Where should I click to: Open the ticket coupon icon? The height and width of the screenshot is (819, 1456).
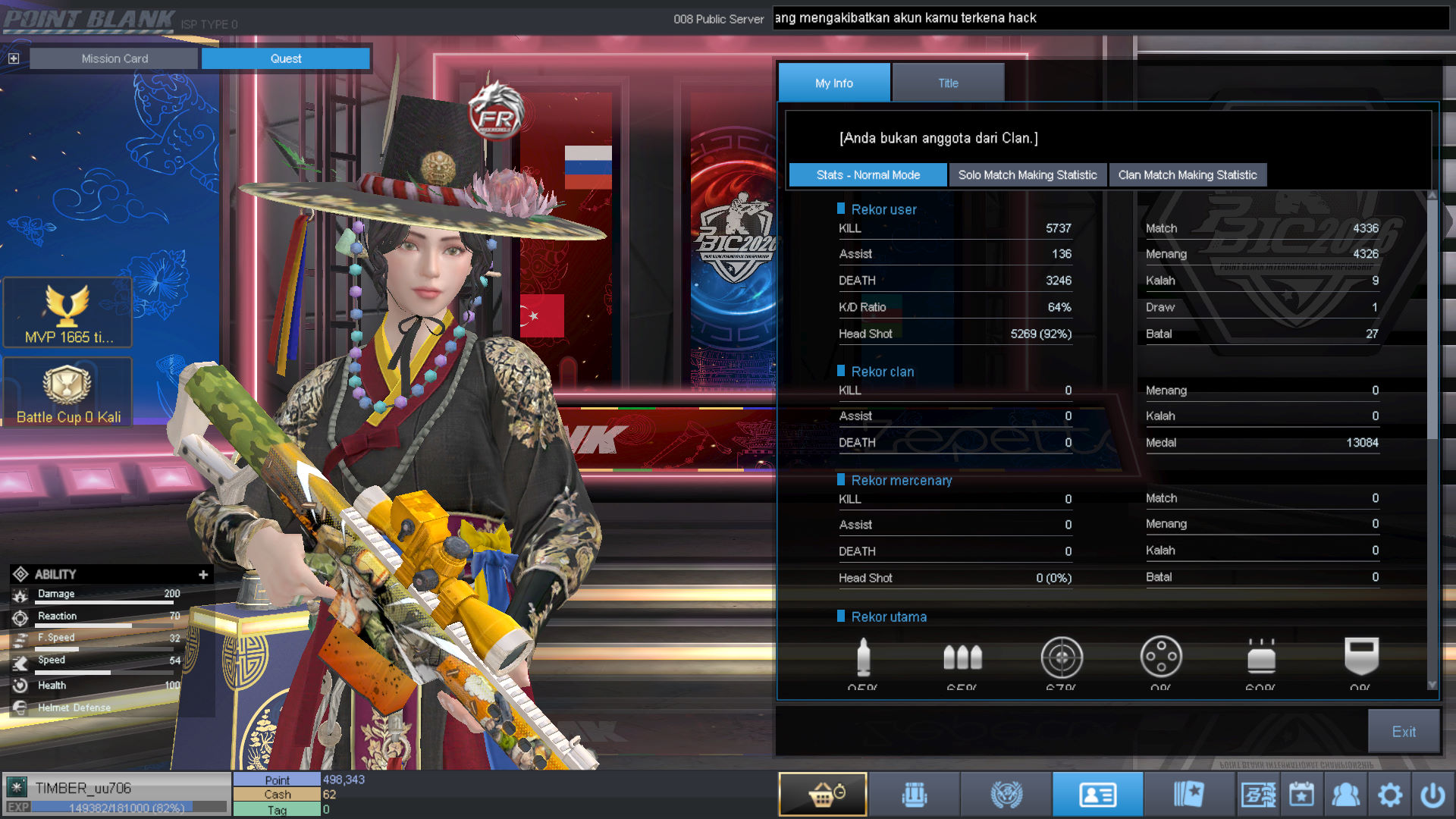tap(1258, 795)
